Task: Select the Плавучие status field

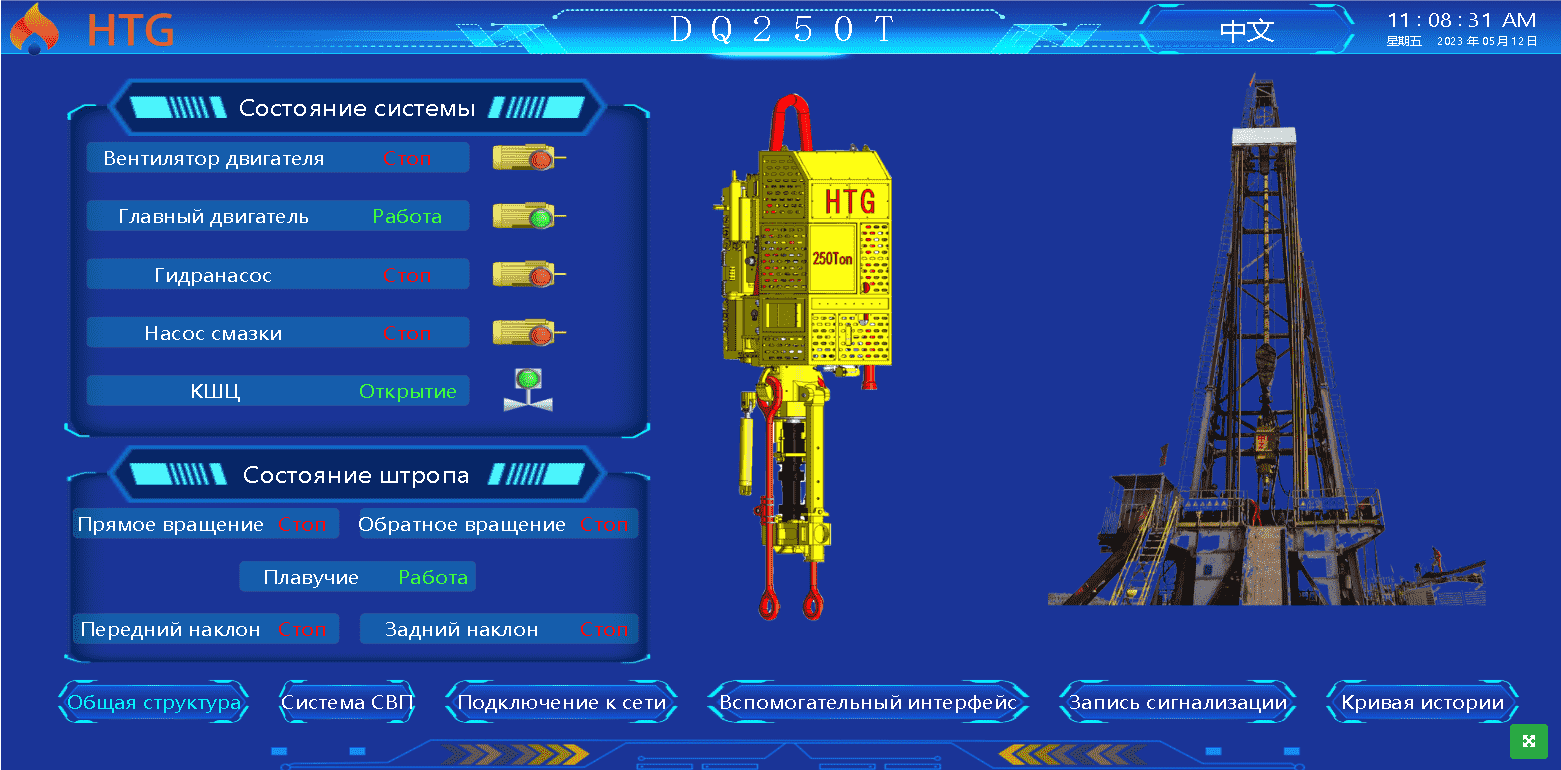Action: (357, 577)
